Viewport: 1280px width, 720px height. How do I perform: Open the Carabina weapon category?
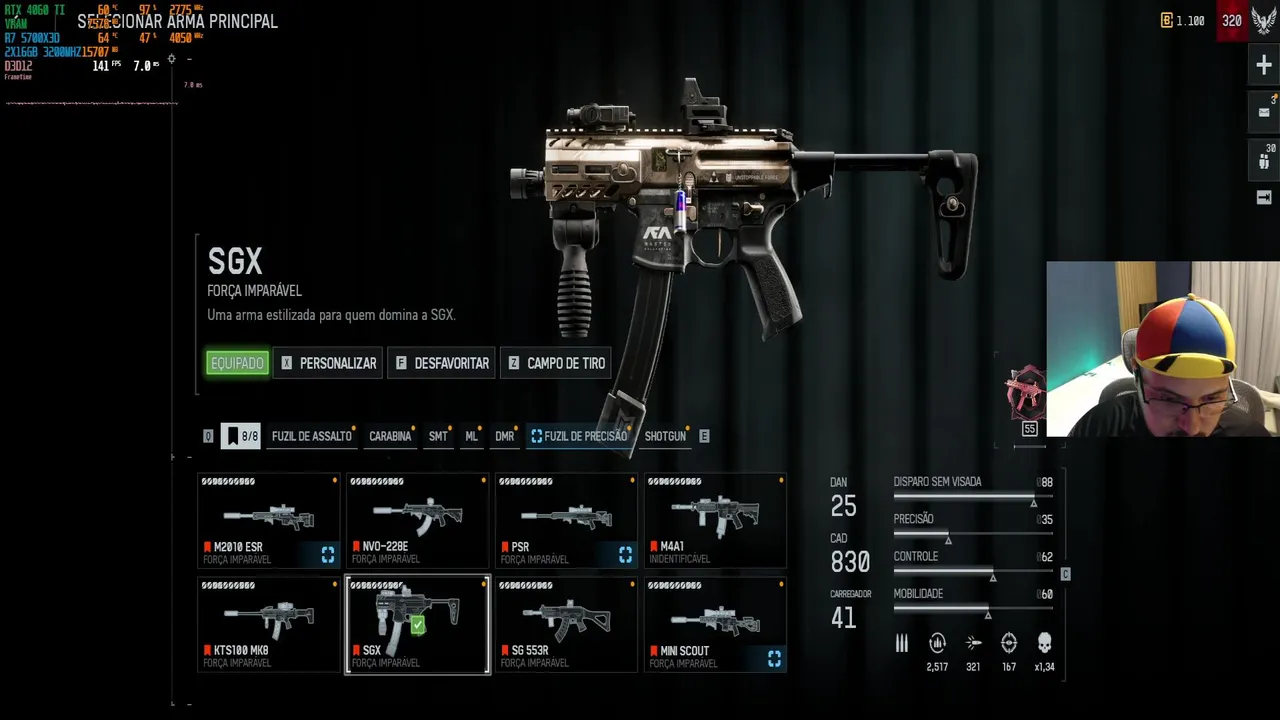click(x=390, y=436)
